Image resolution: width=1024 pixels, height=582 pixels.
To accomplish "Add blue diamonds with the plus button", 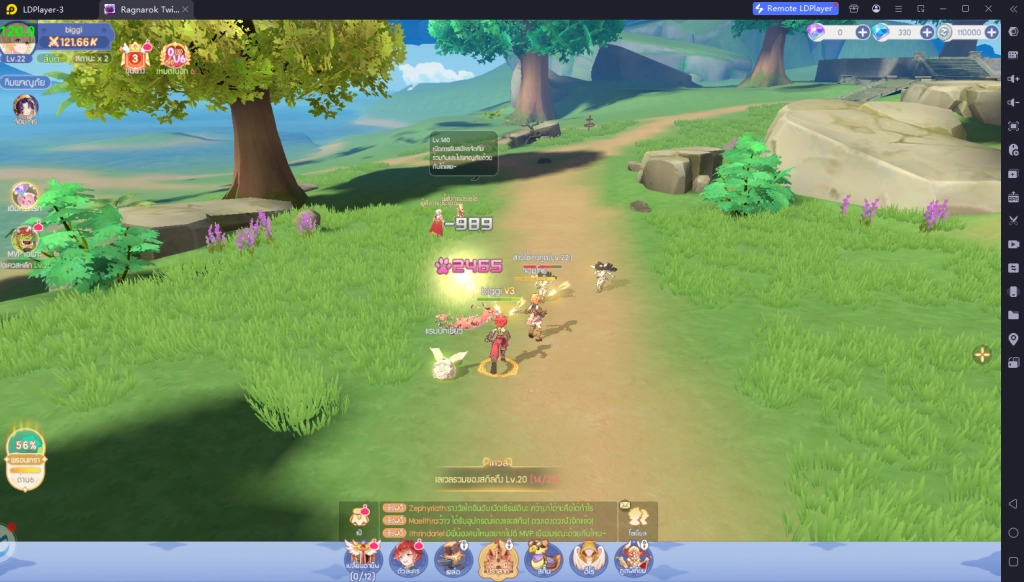I will click(x=927, y=32).
